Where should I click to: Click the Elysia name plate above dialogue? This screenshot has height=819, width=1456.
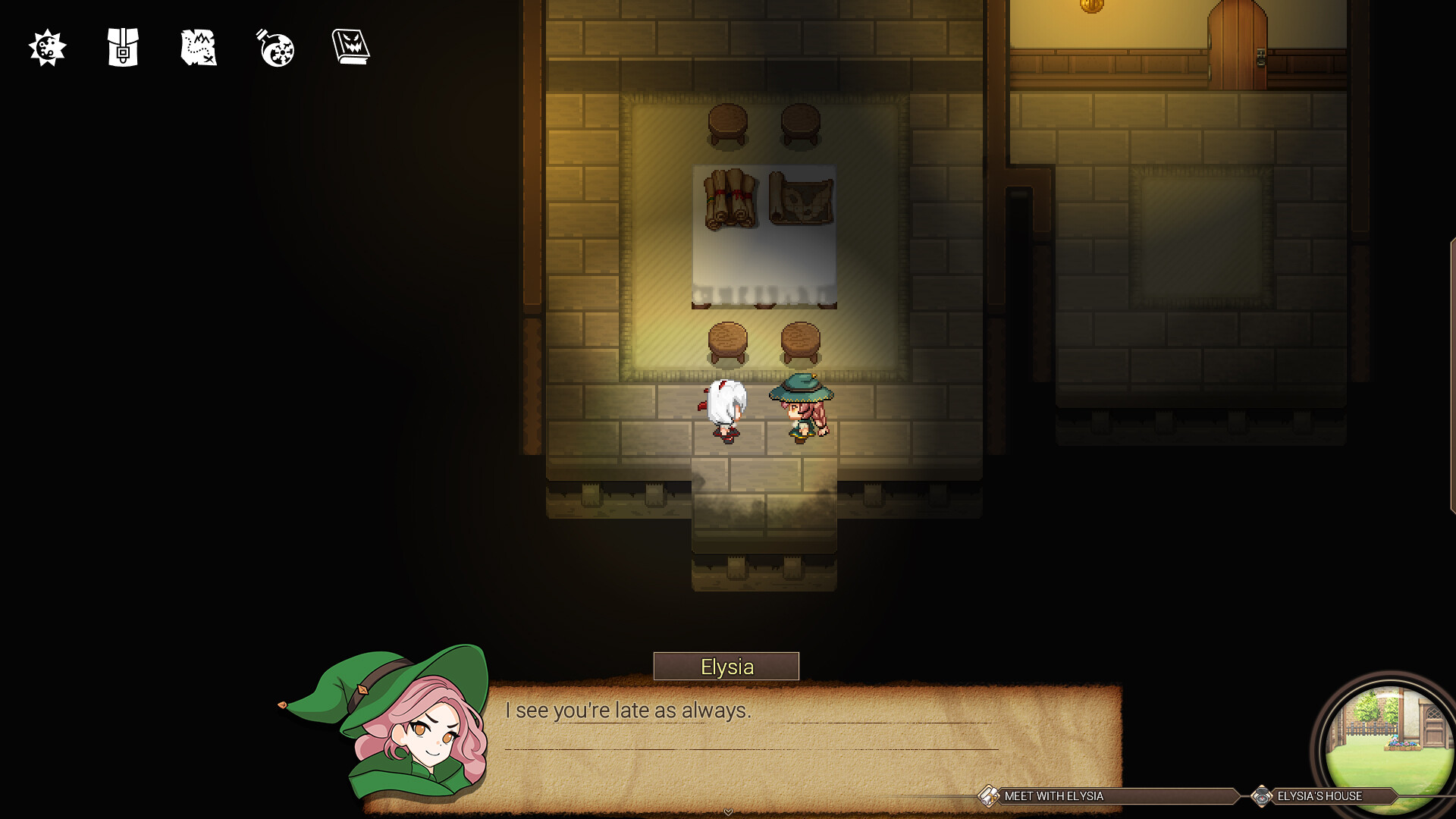pos(726,667)
